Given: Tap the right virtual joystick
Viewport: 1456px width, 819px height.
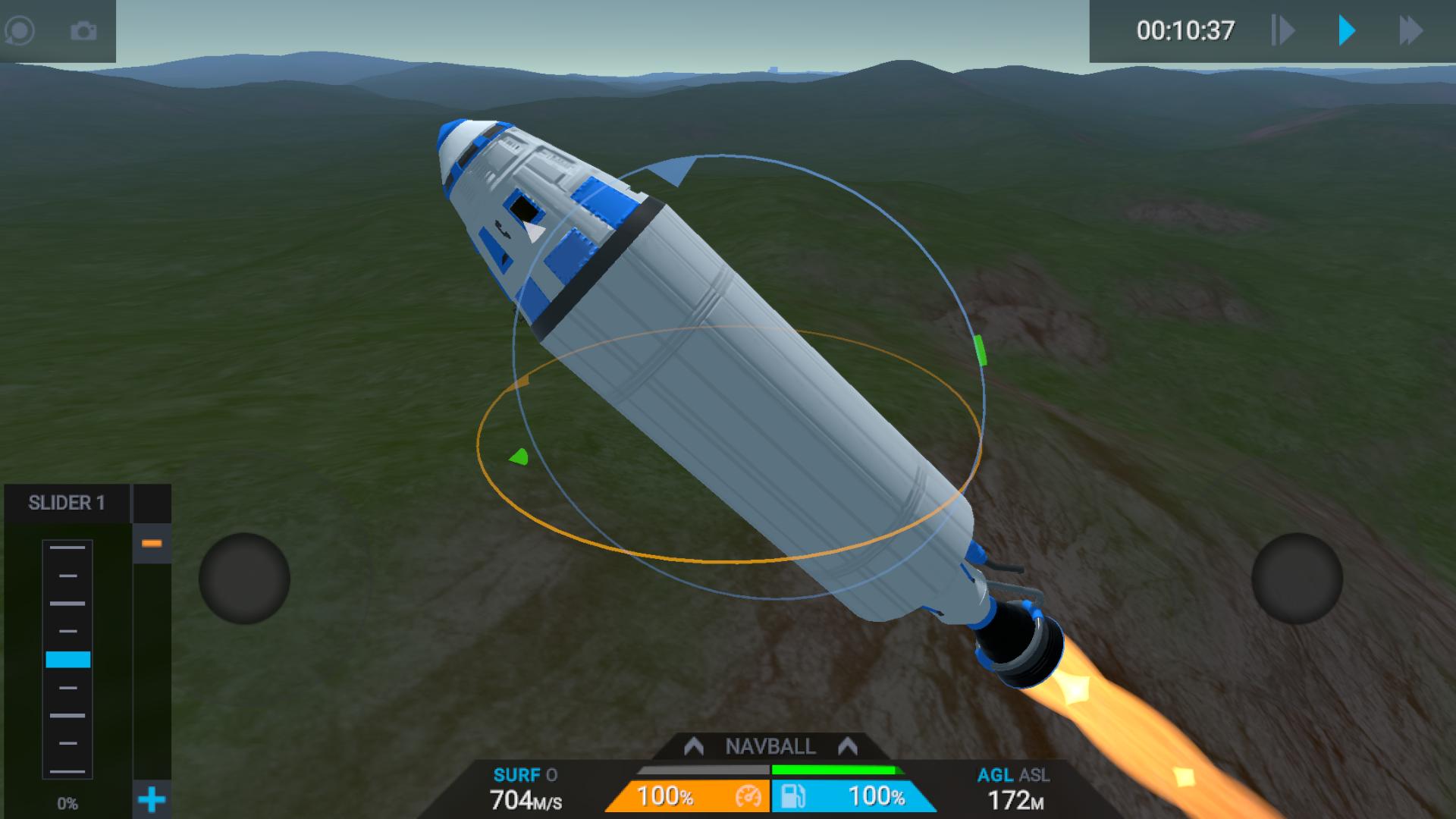Looking at the screenshot, I should (x=1297, y=579).
